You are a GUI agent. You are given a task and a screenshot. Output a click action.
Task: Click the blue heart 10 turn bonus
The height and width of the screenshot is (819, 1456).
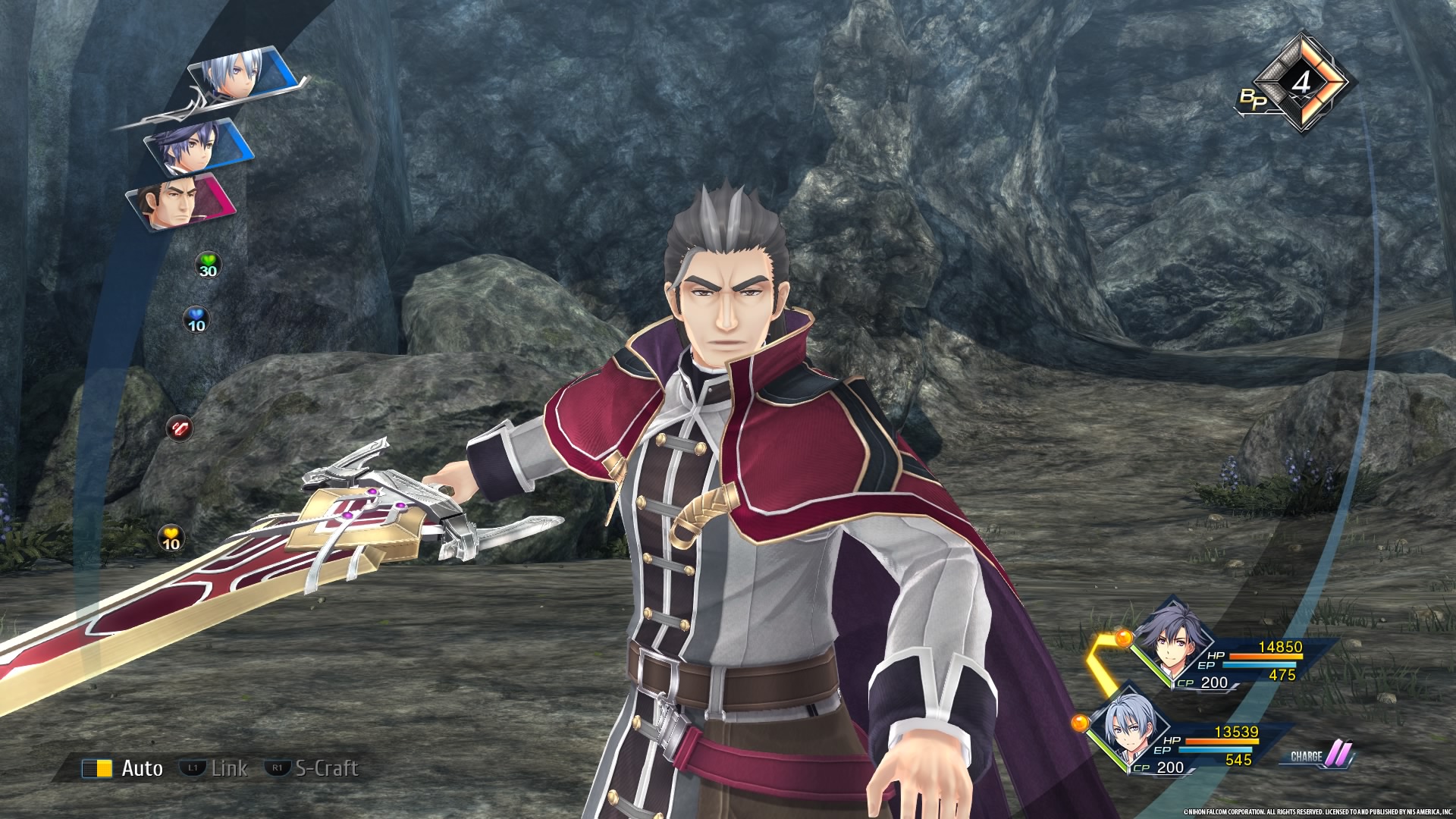point(196,320)
